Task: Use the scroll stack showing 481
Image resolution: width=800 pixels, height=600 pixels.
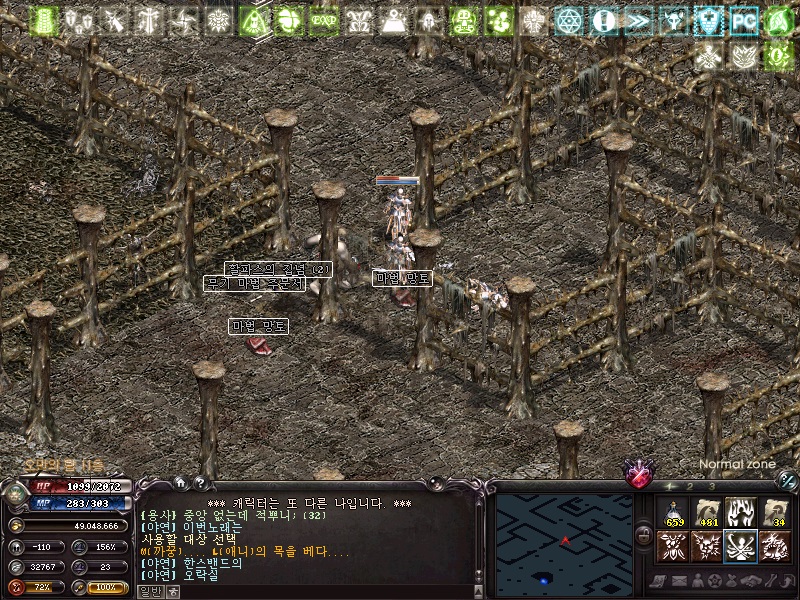Action: pos(707,512)
